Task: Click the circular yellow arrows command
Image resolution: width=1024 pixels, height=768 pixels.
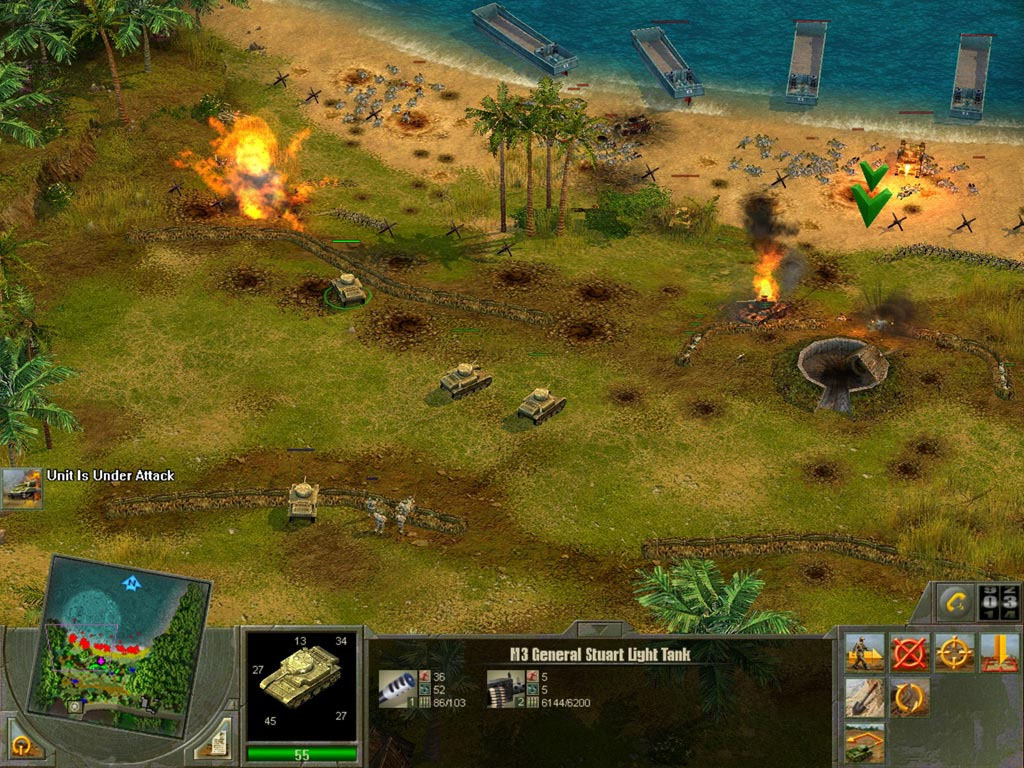Action: [x=910, y=698]
